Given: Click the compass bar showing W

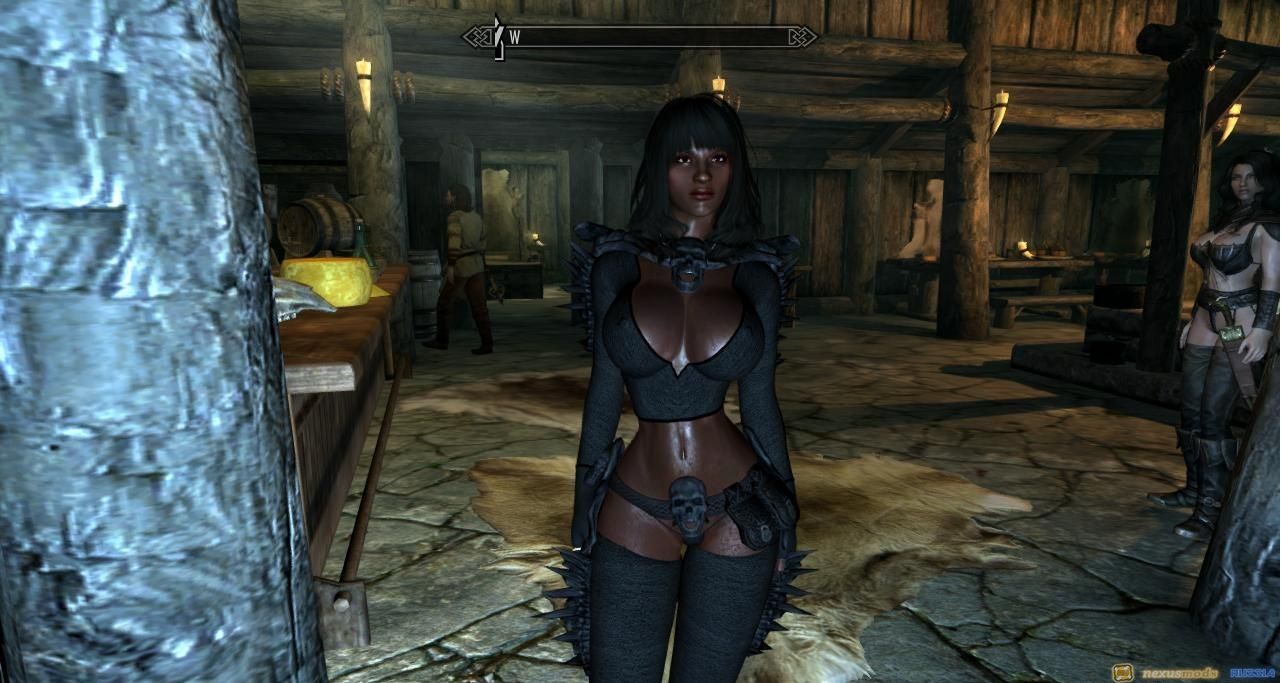Looking at the screenshot, I should (640, 37).
